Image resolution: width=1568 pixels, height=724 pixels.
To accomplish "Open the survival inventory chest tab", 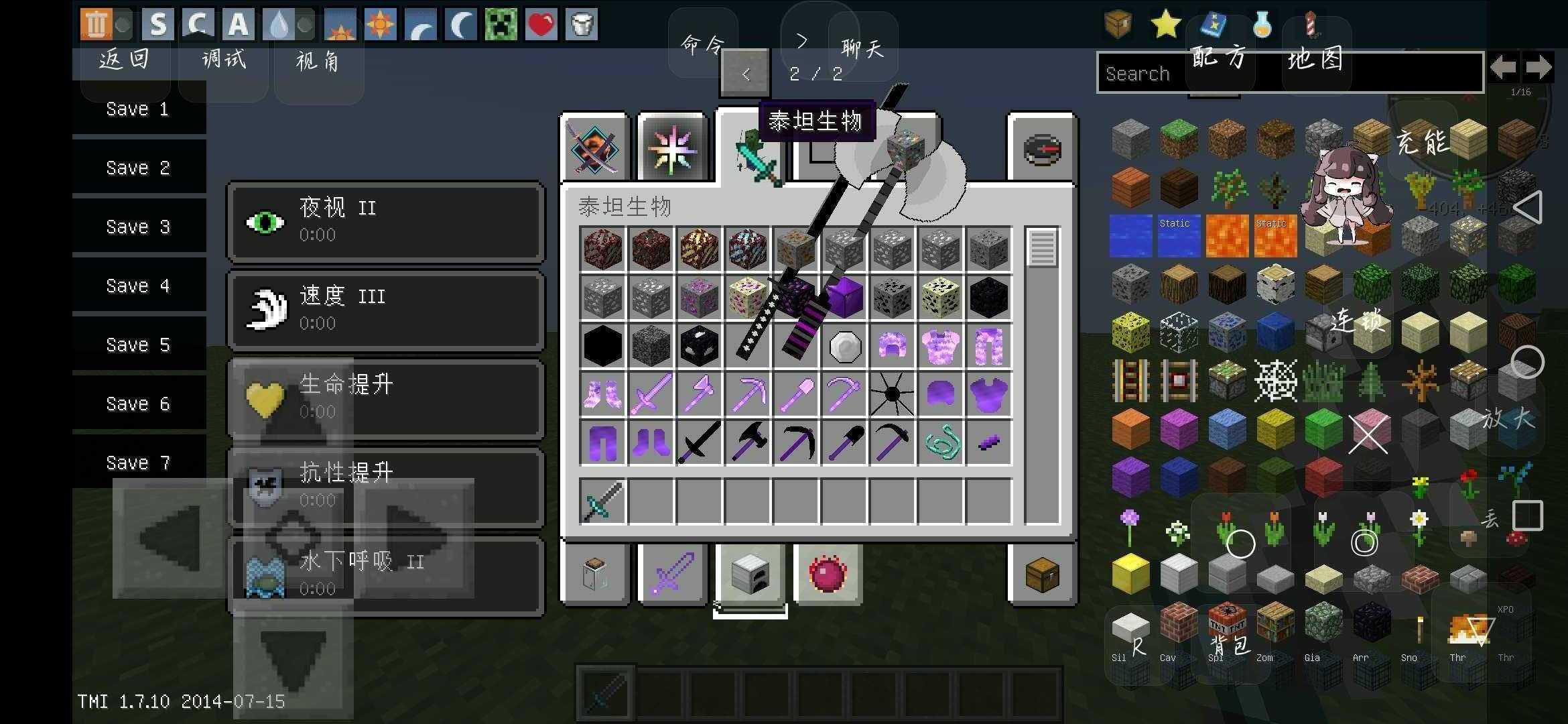I will point(1042,575).
